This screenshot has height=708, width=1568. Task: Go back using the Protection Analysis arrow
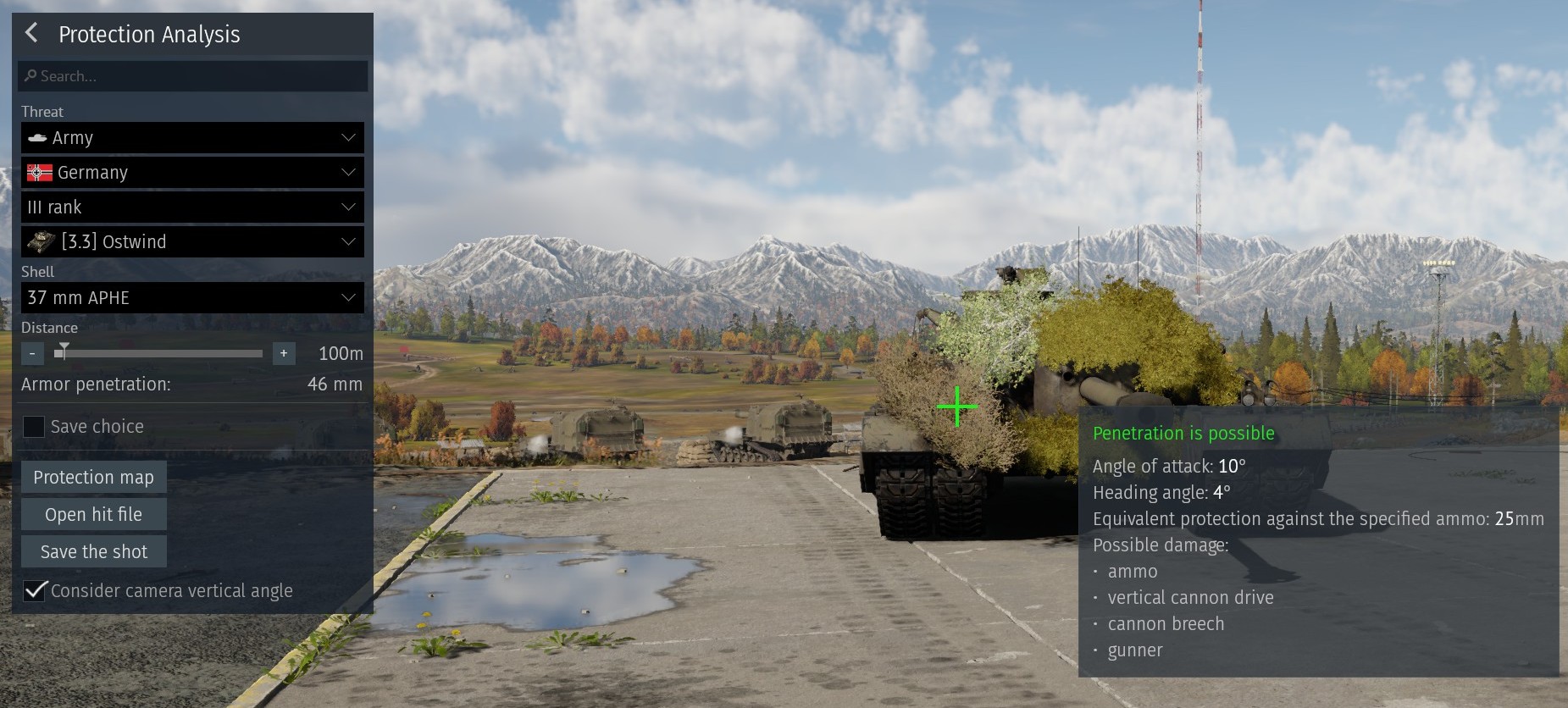tap(31, 33)
